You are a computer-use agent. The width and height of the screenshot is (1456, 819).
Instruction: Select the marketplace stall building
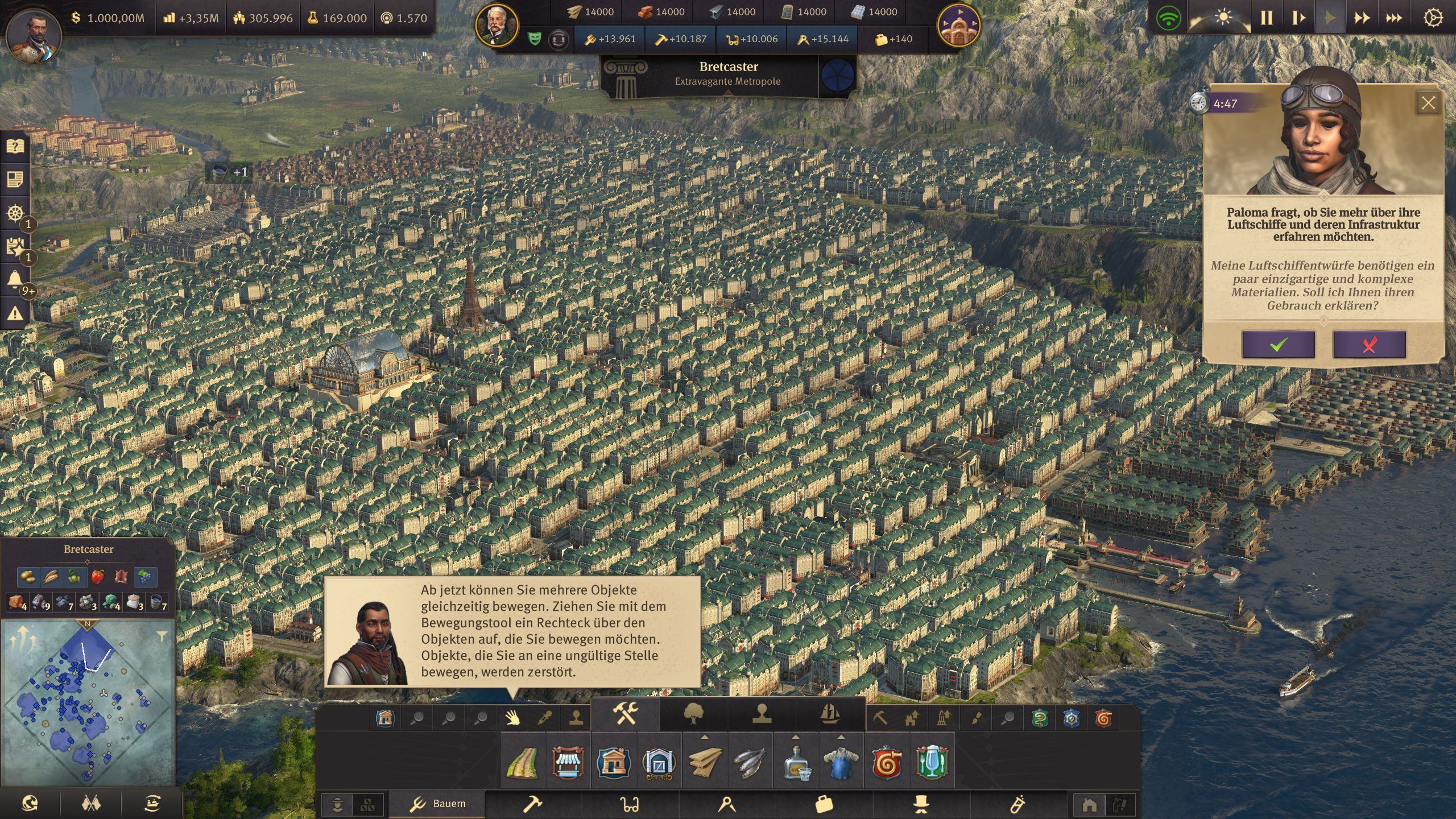[x=568, y=762]
